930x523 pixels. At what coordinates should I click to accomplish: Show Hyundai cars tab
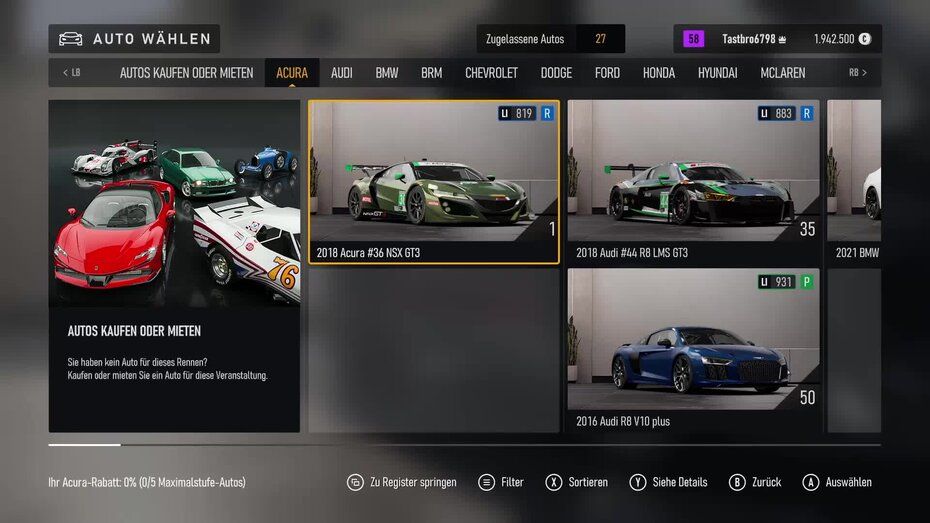click(x=717, y=73)
